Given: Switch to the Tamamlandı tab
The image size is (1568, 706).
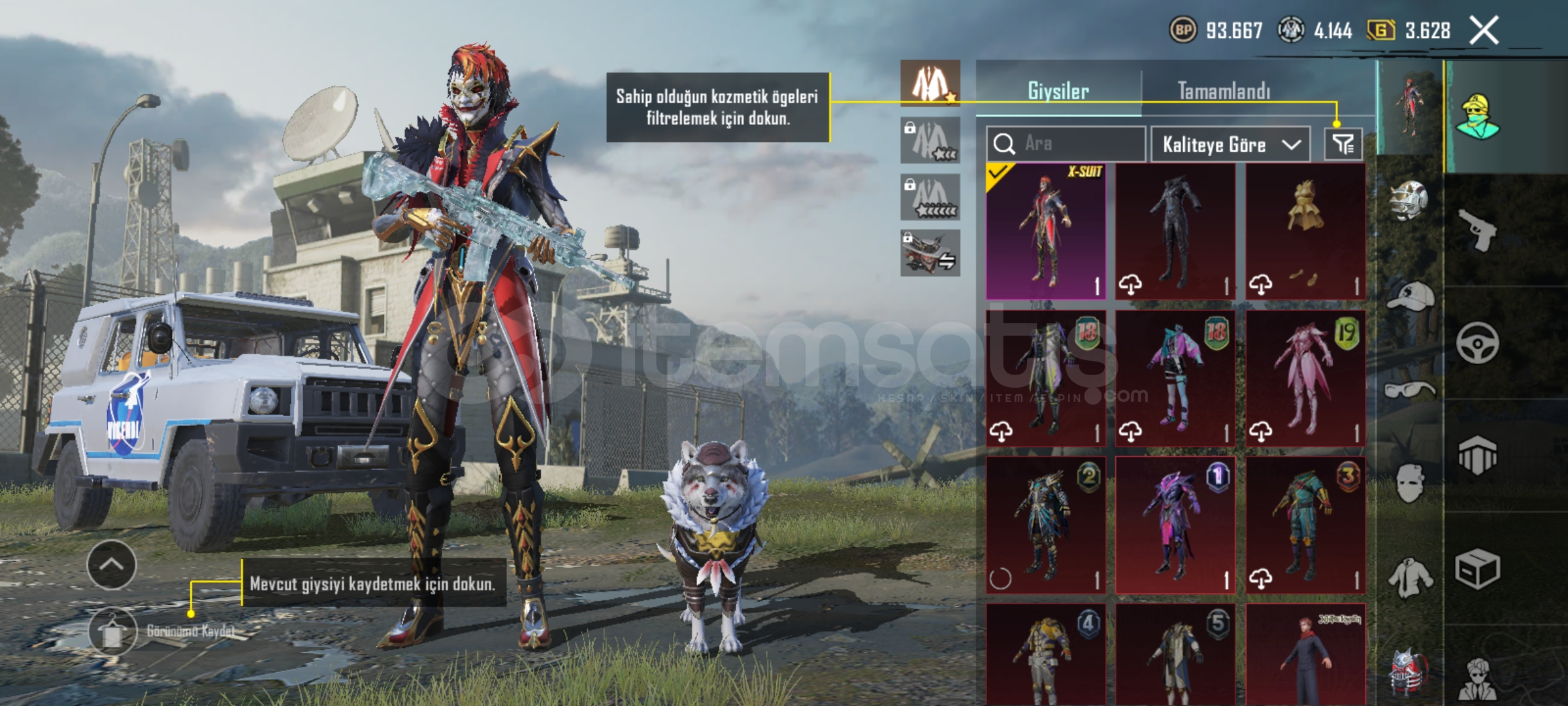Looking at the screenshot, I should coord(1224,91).
